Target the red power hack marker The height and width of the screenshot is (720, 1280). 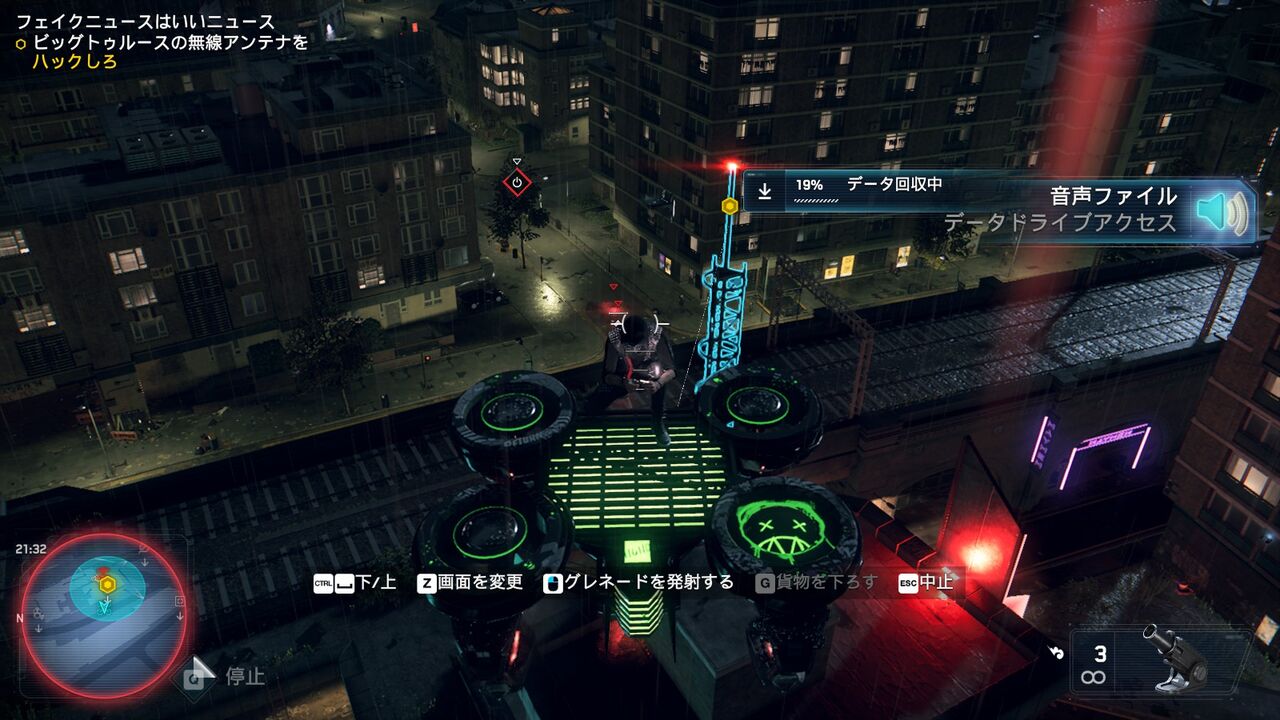516,182
